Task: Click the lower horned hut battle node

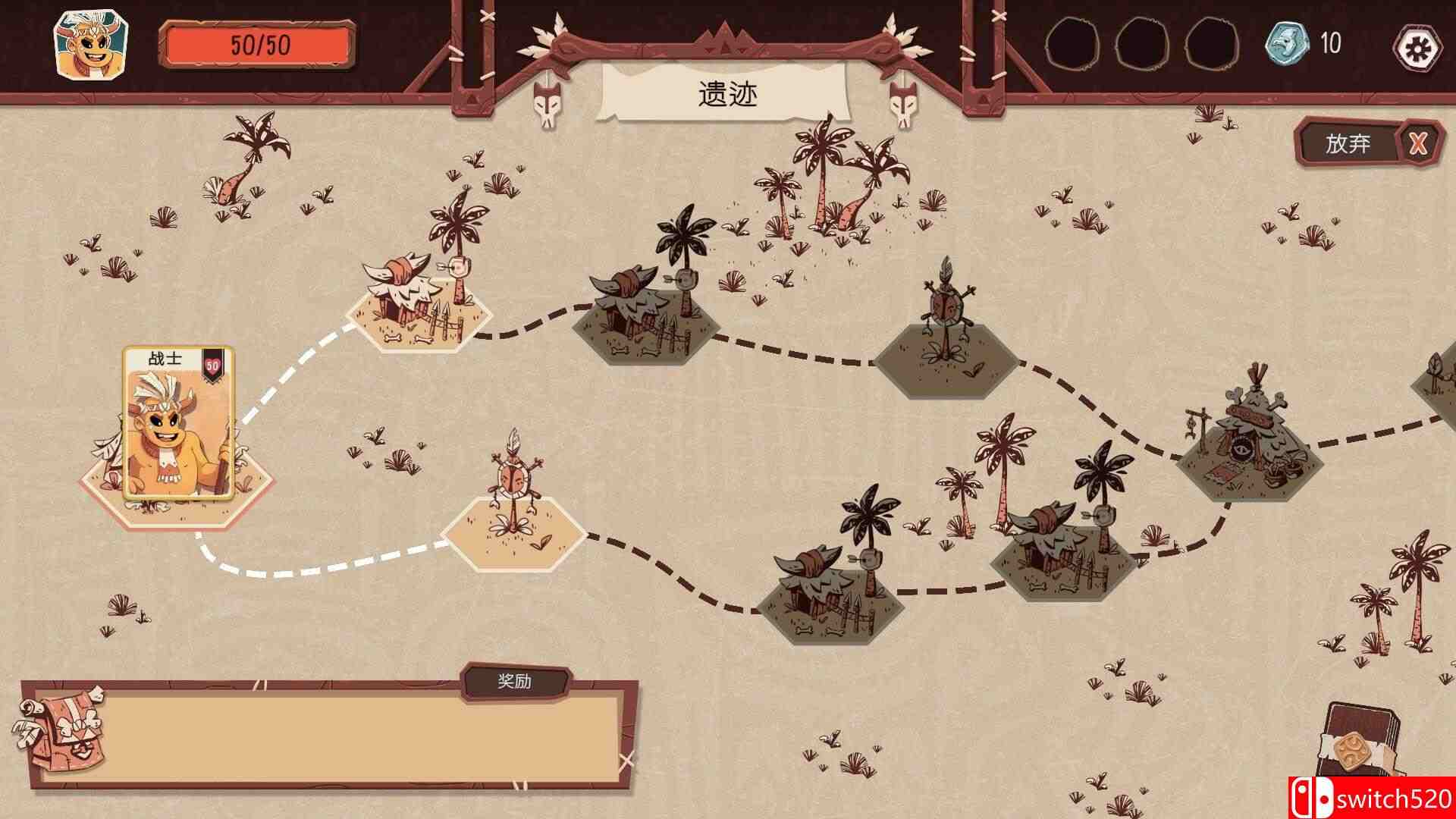Action: point(834,599)
